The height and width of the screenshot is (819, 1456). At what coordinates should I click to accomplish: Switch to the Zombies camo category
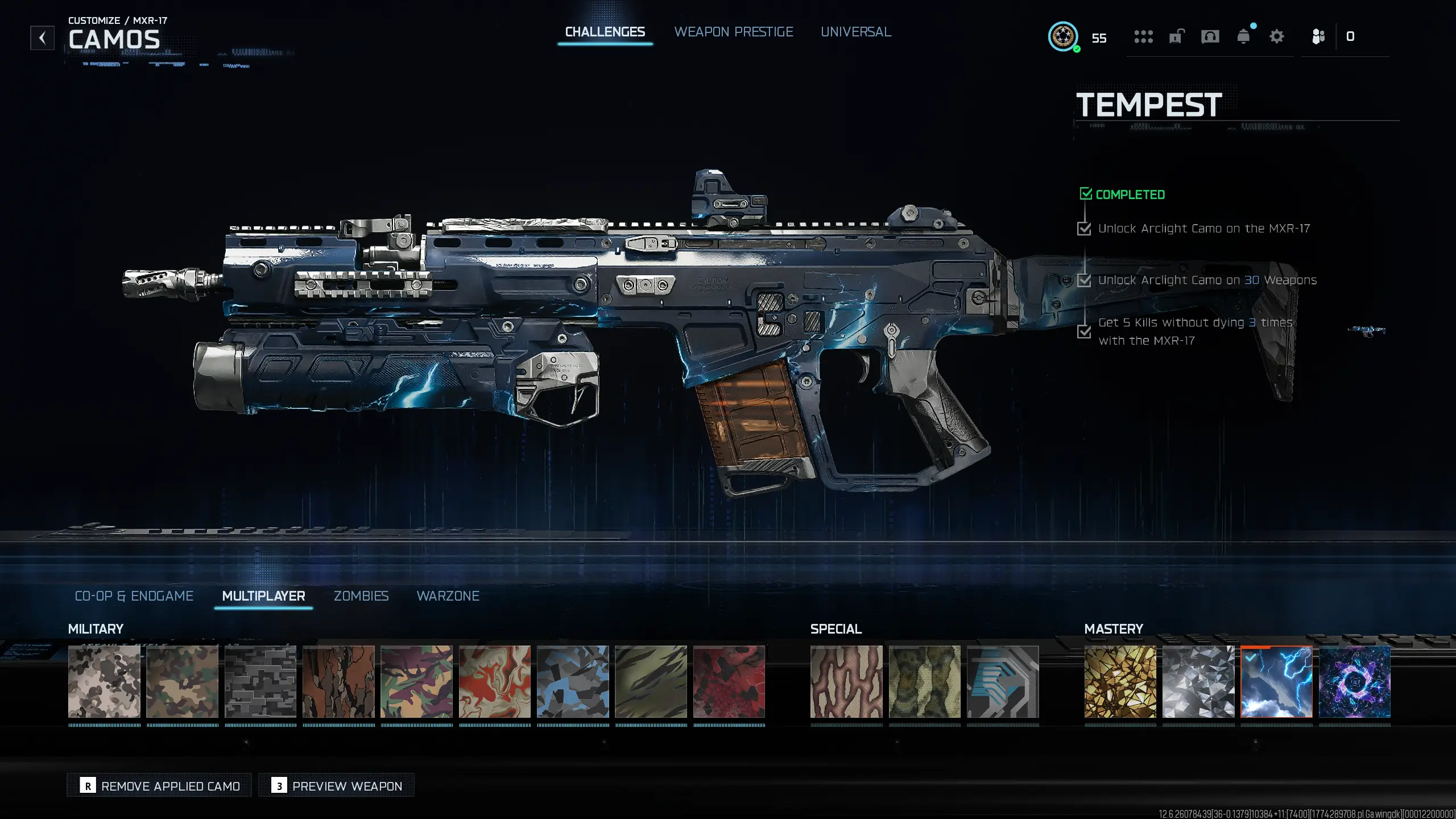click(x=361, y=595)
